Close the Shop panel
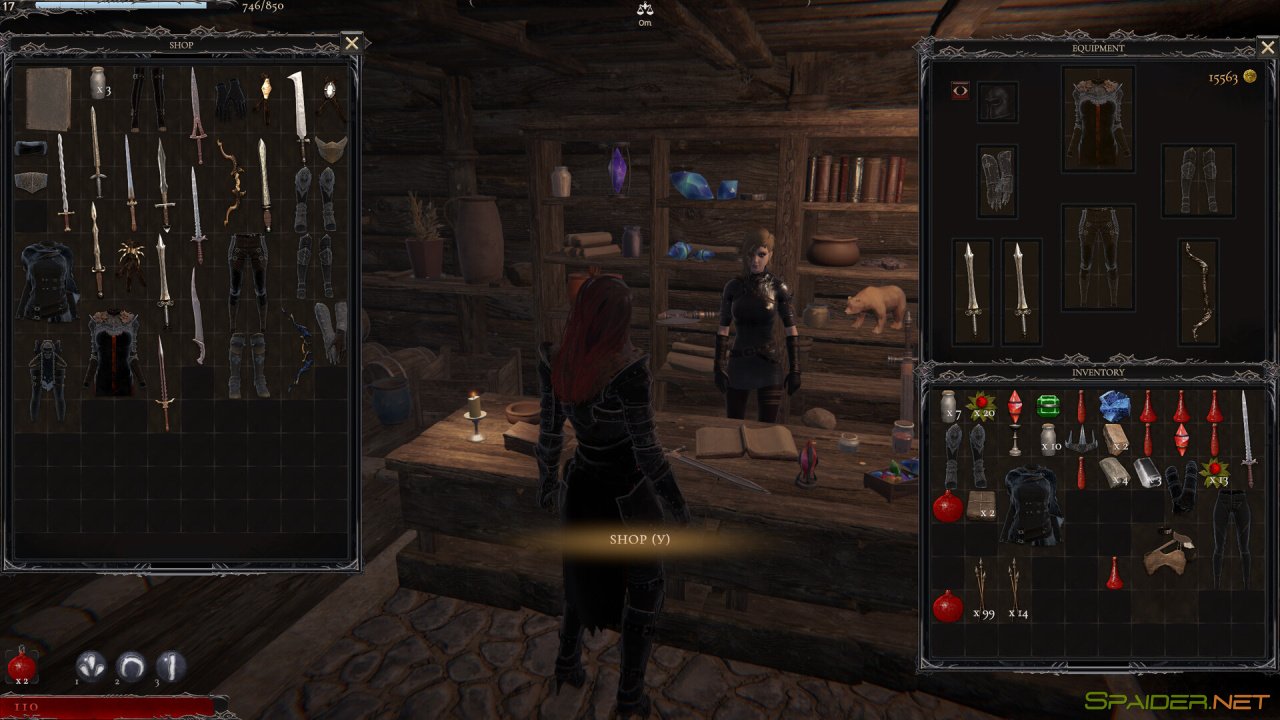Viewport: 1280px width, 720px height. coord(352,43)
